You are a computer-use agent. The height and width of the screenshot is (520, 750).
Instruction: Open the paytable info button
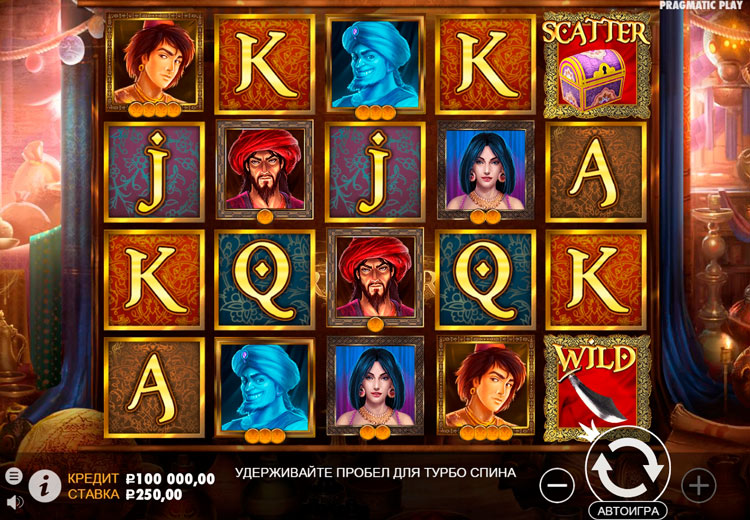(44, 485)
